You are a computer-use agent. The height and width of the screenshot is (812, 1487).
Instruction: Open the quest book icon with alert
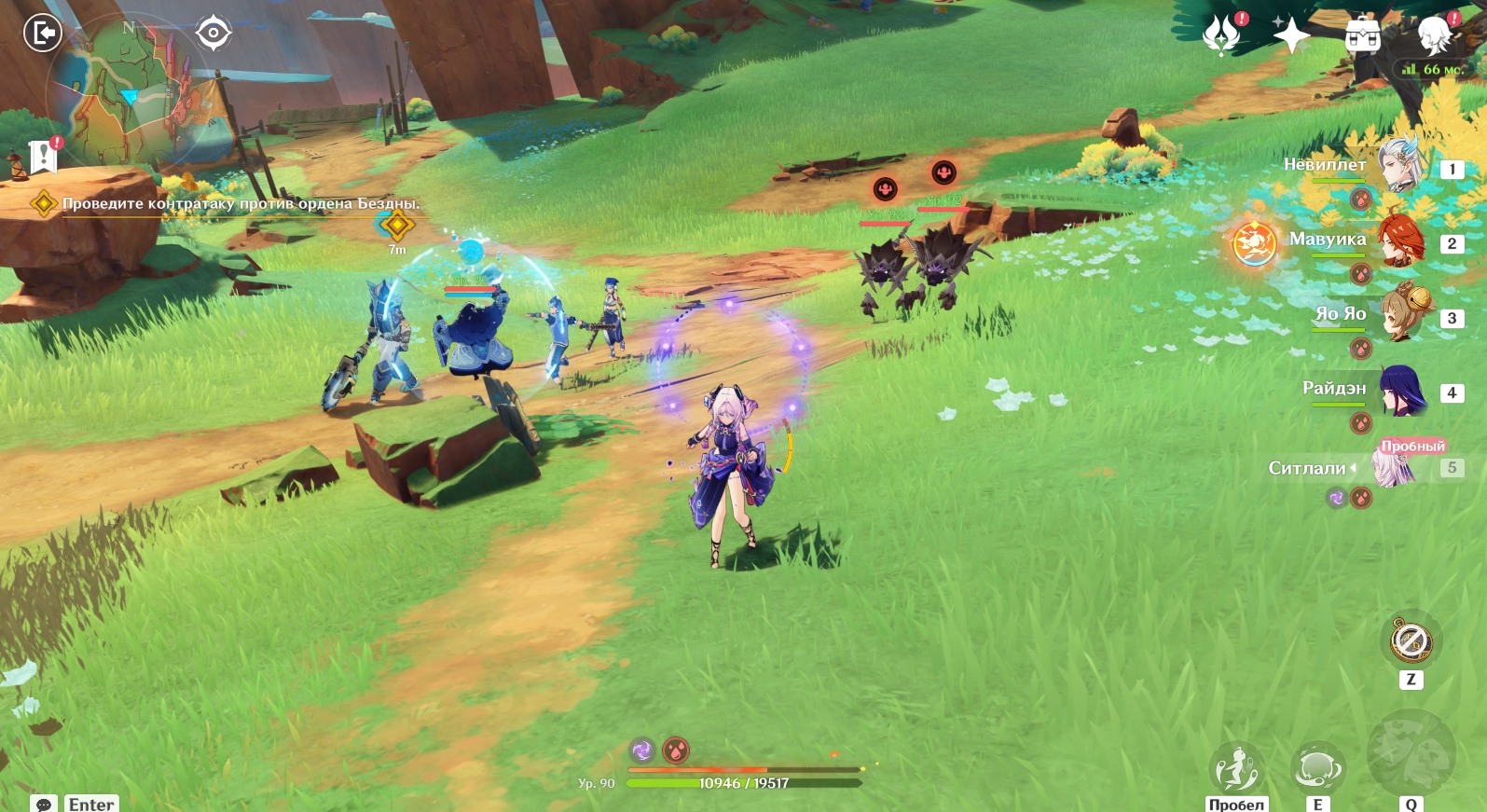(43, 157)
